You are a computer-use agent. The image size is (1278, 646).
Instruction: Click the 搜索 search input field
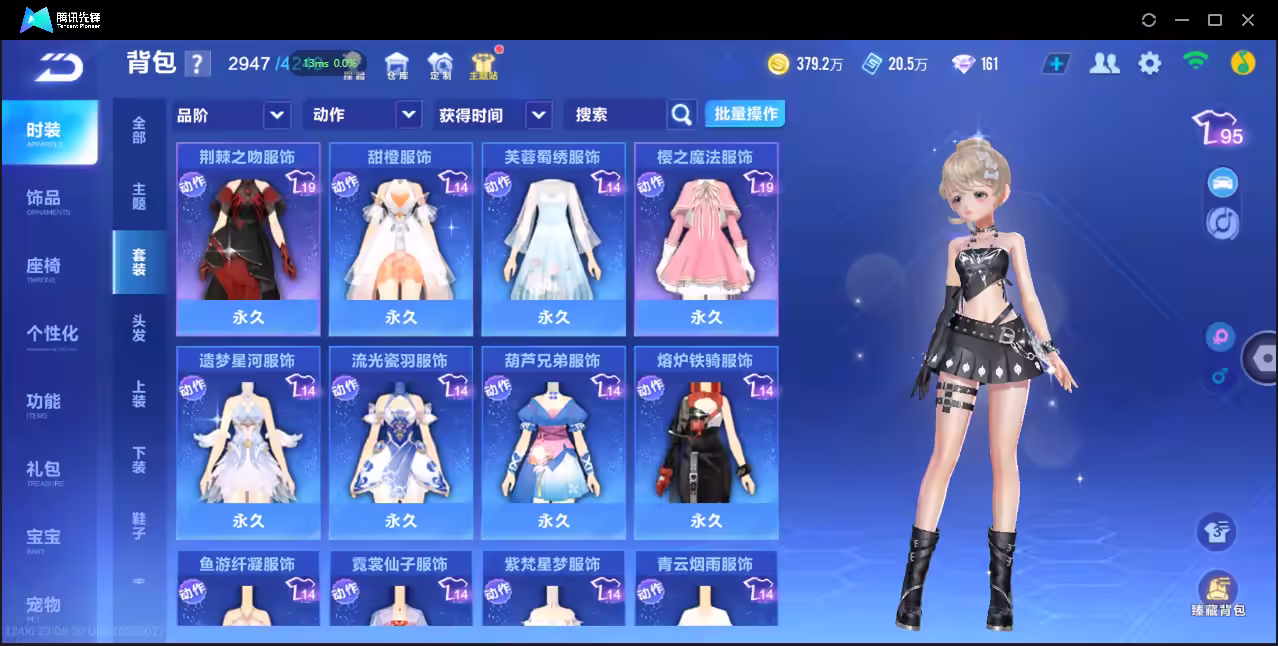pyautogui.click(x=614, y=115)
